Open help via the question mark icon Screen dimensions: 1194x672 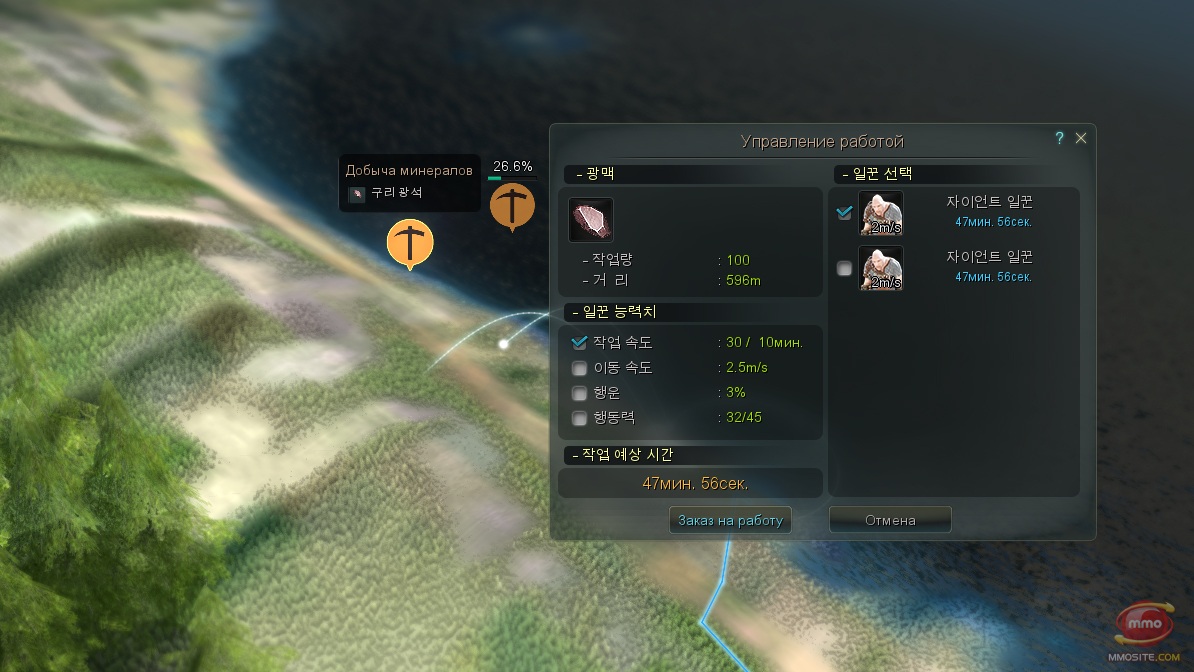pyautogui.click(x=1060, y=139)
